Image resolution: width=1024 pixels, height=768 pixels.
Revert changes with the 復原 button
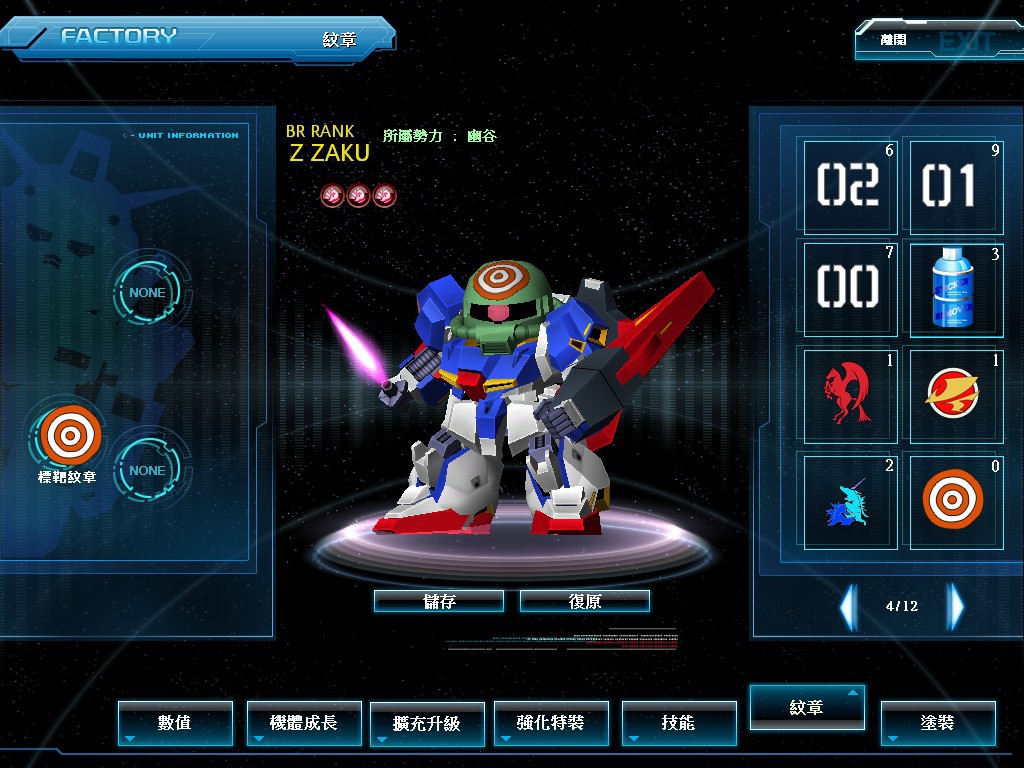[x=585, y=601]
